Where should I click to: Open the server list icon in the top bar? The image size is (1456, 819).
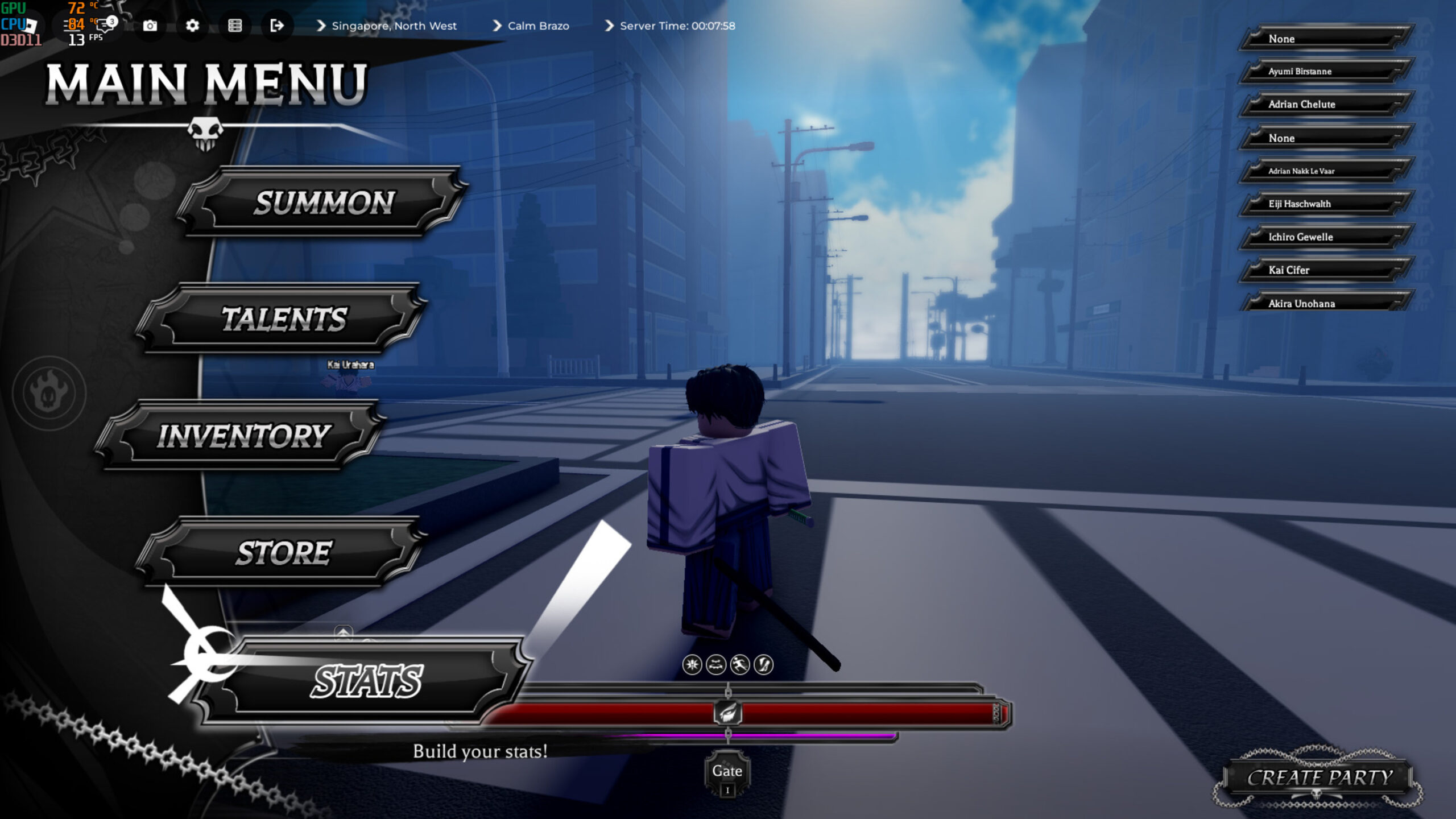[235, 26]
